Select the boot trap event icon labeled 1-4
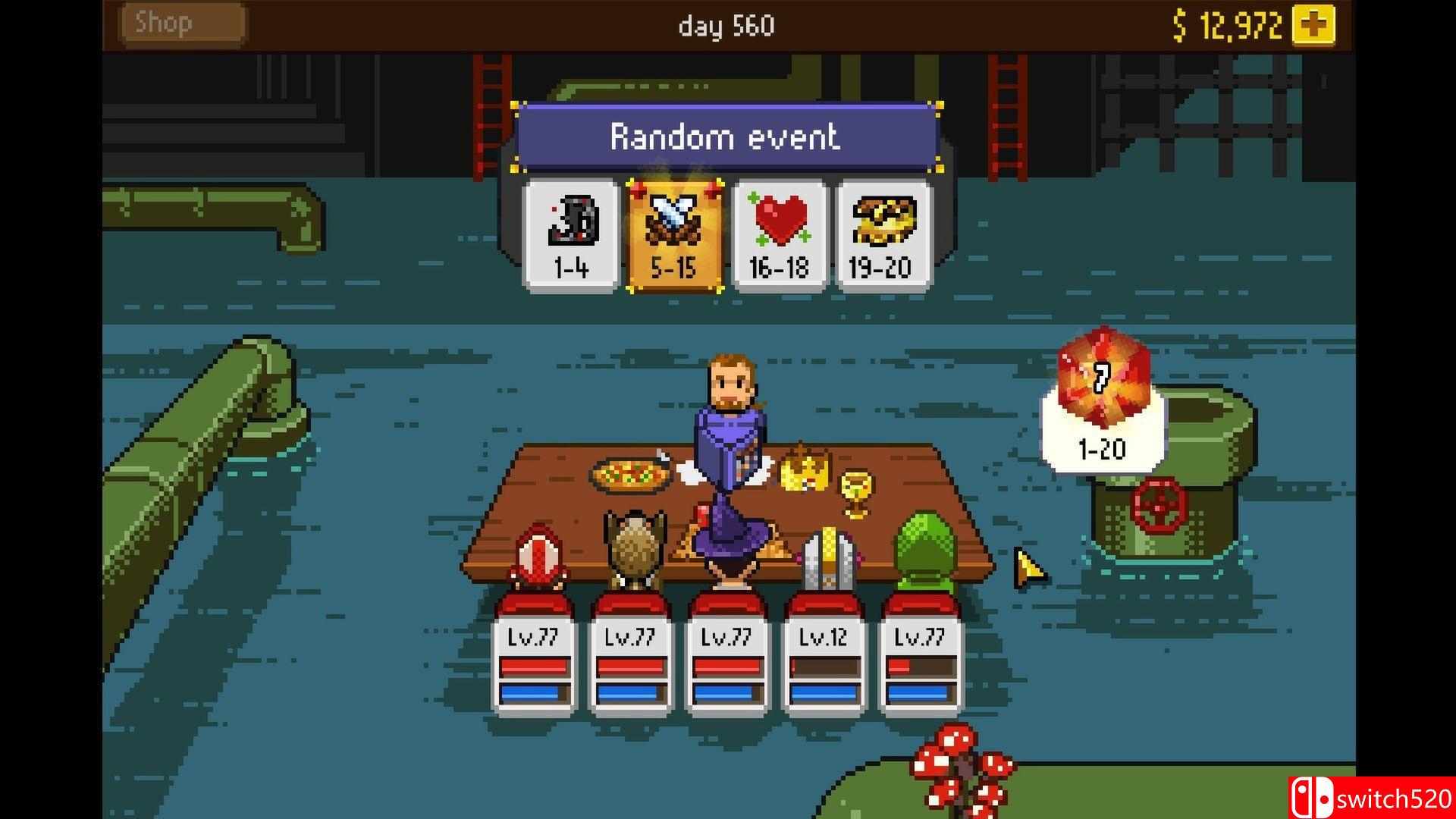 coord(570,231)
